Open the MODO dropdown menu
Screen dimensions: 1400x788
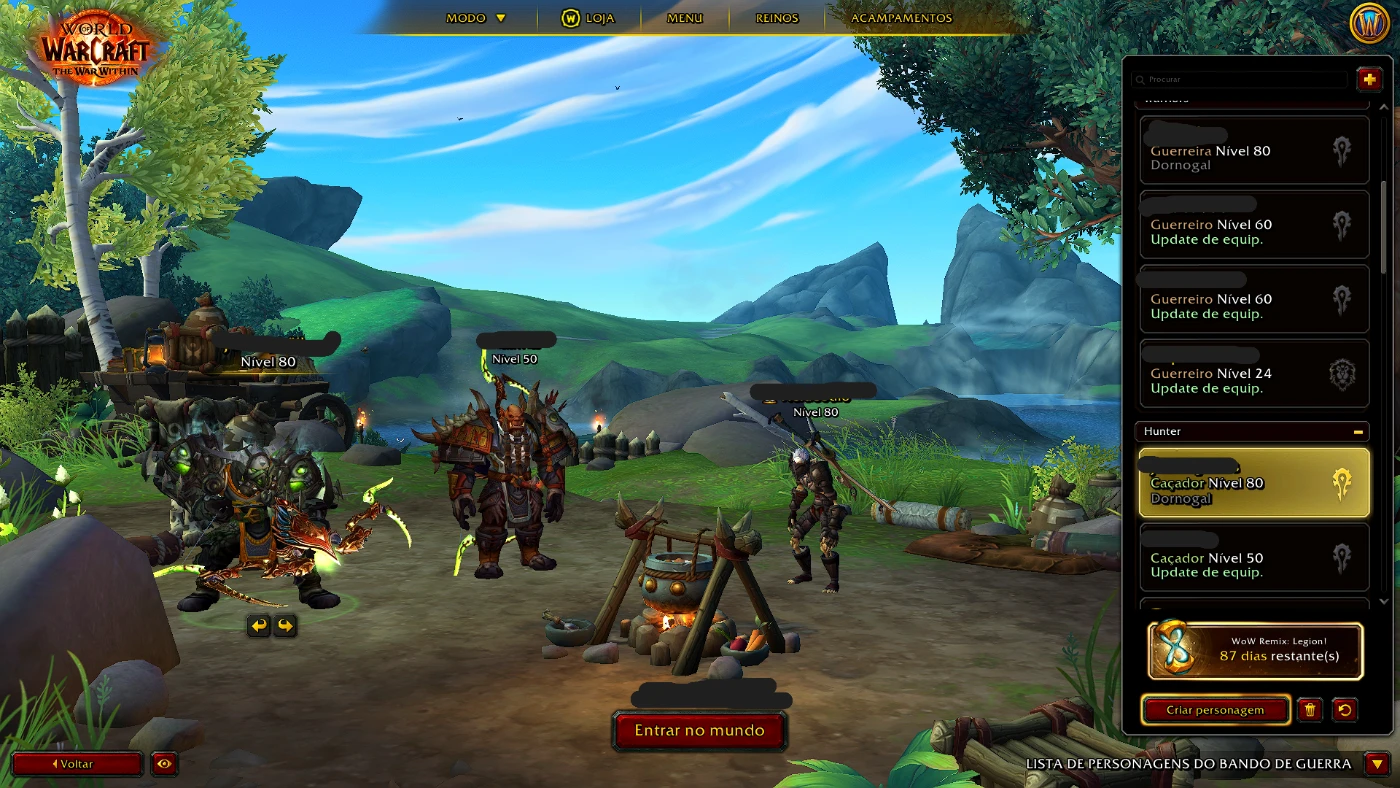click(469, 18)
